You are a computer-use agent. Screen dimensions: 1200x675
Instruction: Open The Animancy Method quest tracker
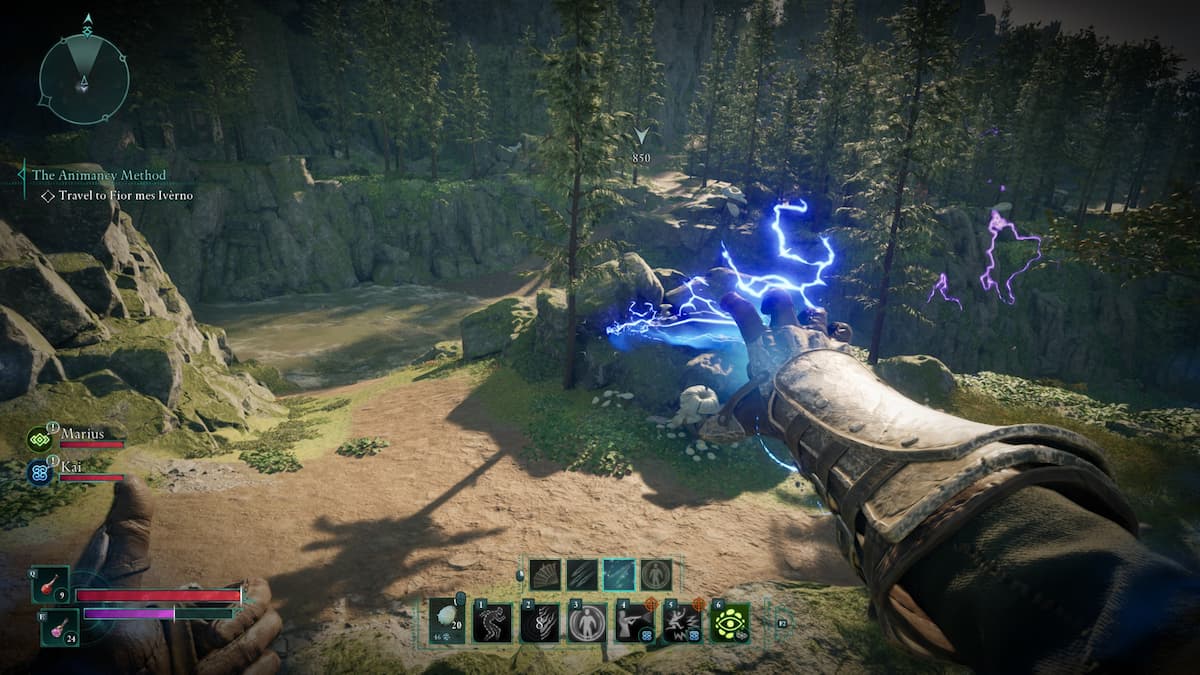tap(99, 175)
